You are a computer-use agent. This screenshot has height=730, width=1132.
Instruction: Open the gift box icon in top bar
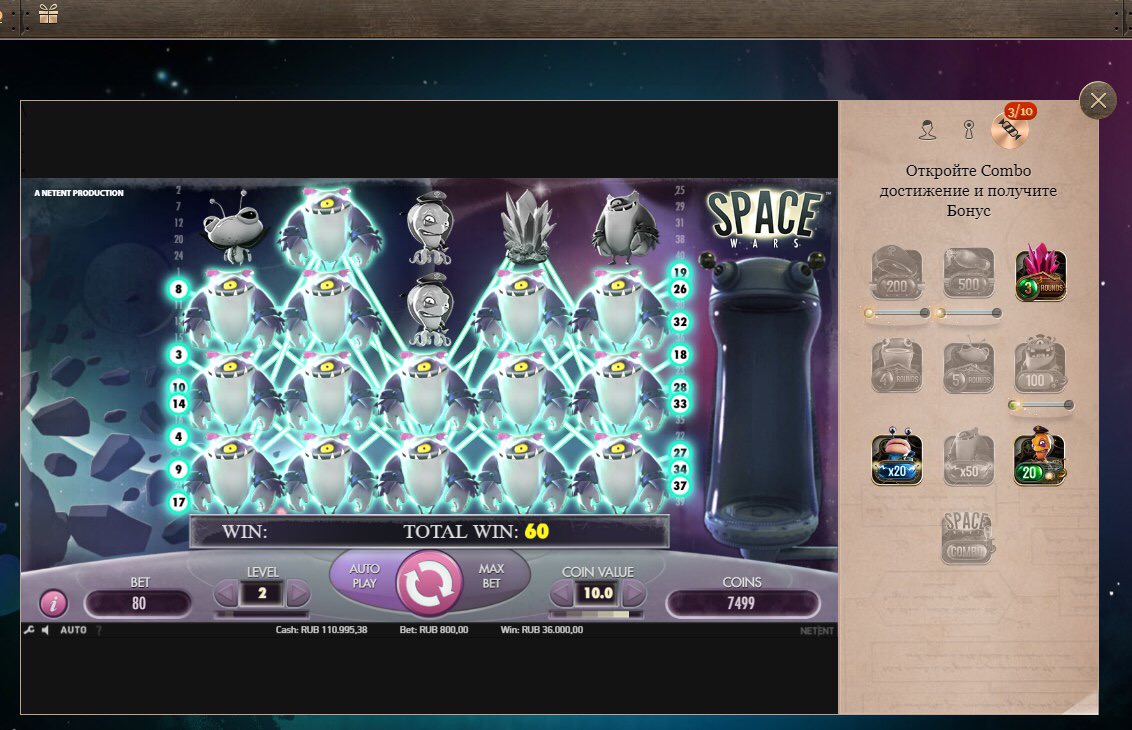tap(48, 14)
